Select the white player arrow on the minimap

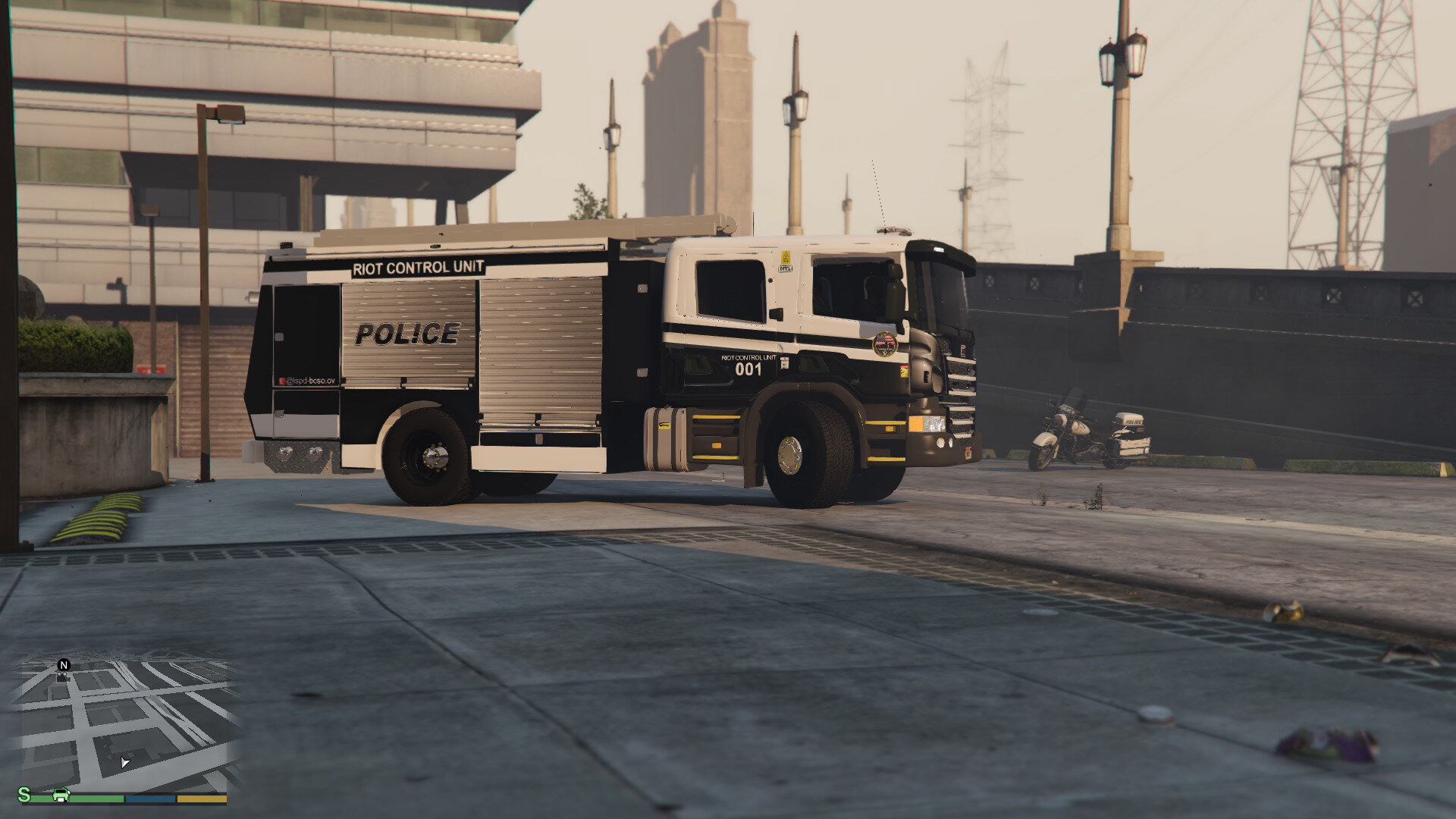point(125,762)
